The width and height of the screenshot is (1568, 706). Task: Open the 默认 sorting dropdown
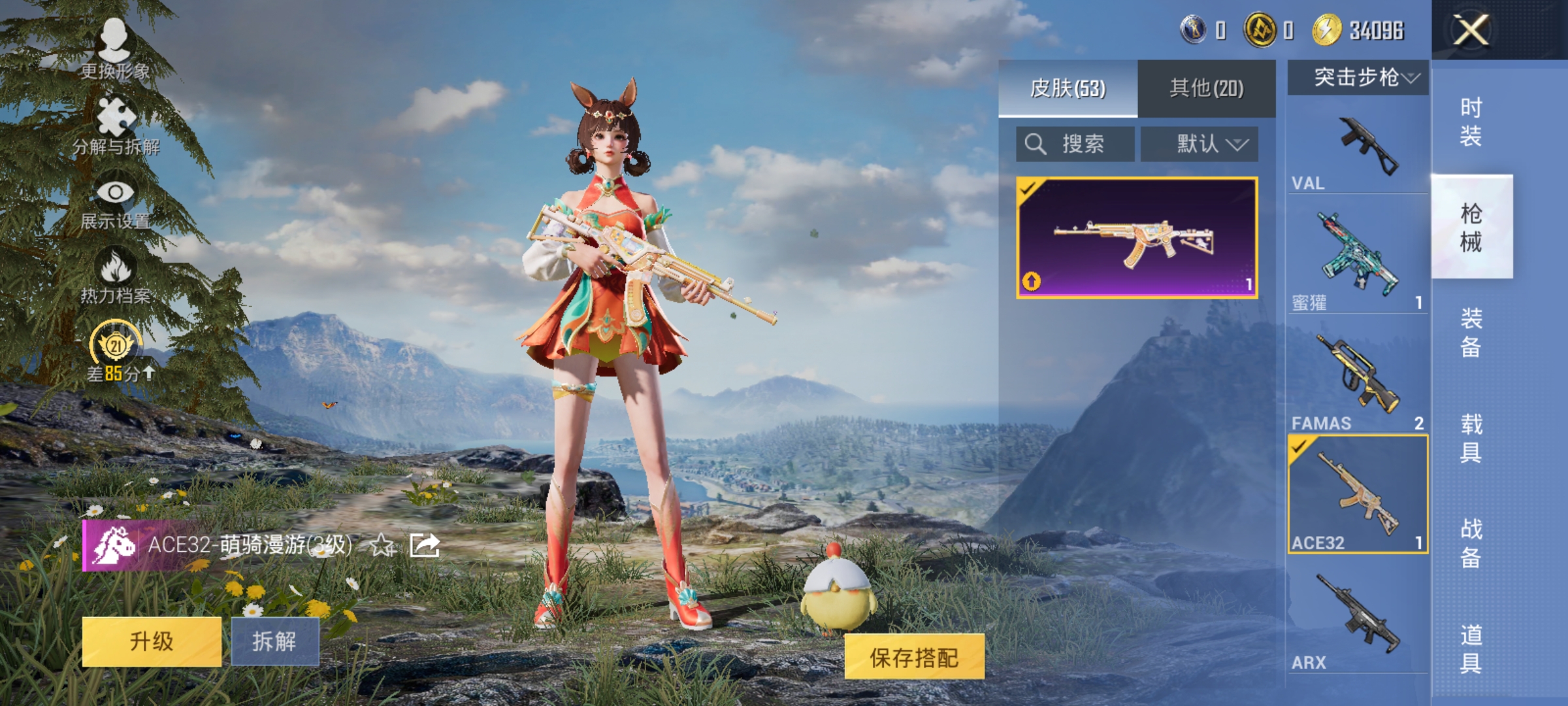pyautogui.click(x=1200, y=143)
